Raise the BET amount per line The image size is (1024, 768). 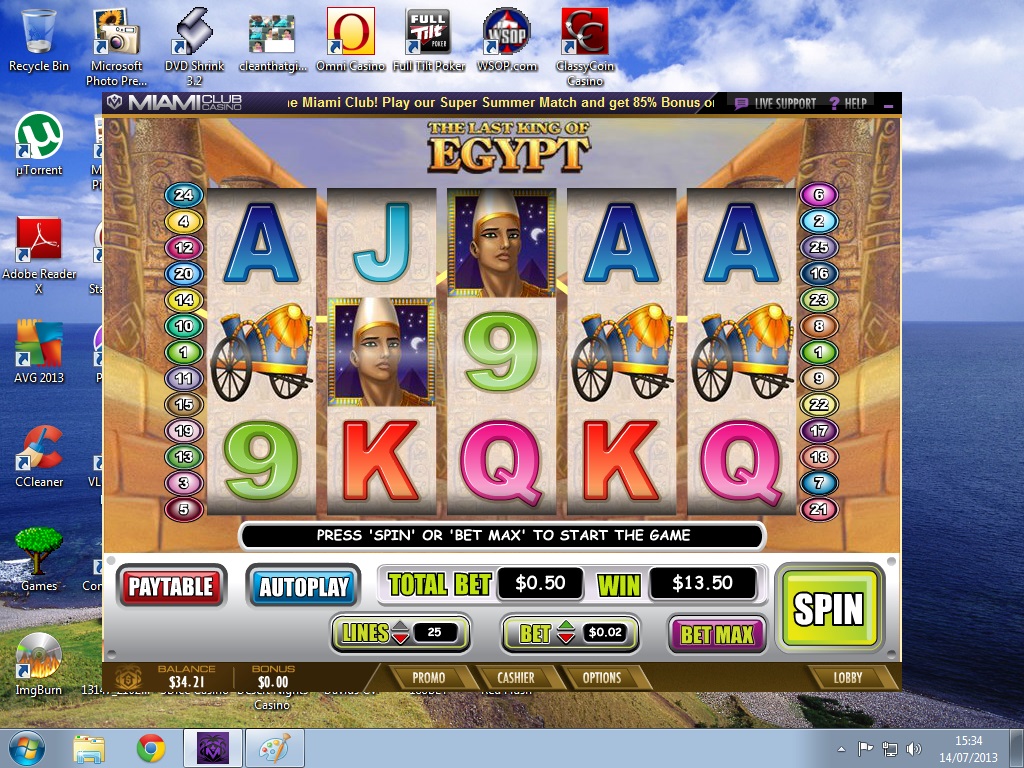(565, 626)
